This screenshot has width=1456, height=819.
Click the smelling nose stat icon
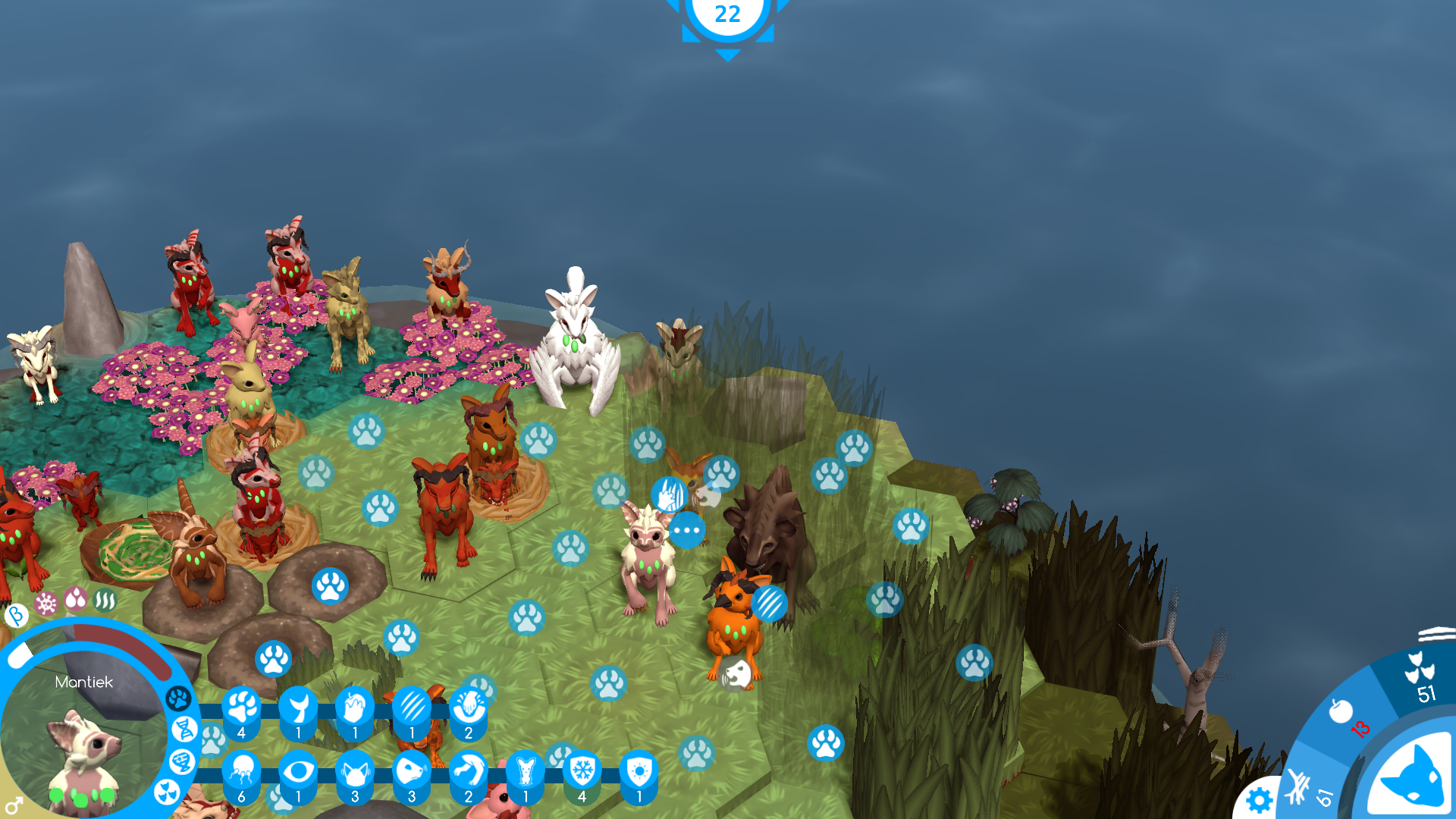point(412,772)
